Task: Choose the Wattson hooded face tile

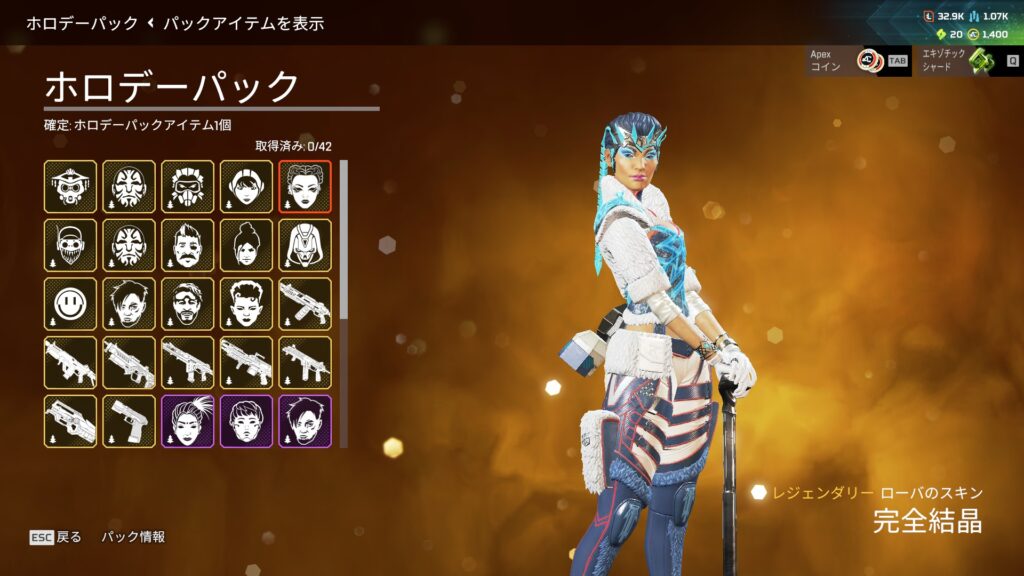Action: coord(247,186)
